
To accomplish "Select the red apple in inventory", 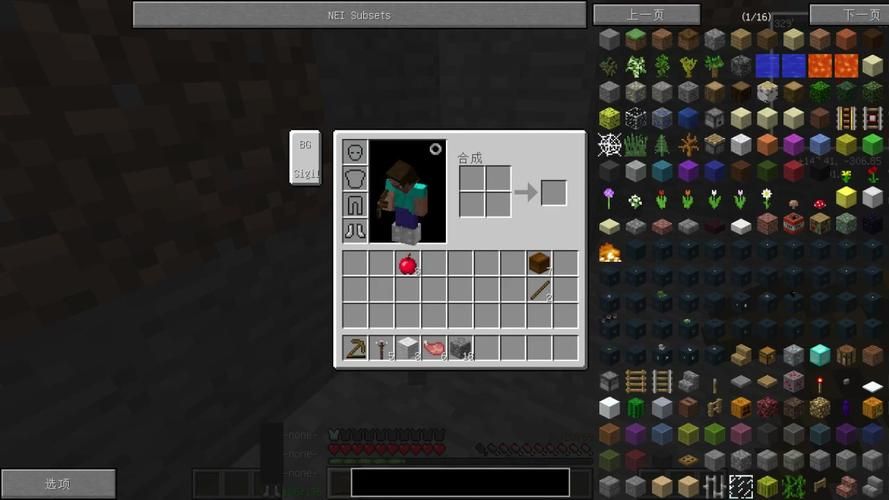I will tap(407, 264).
